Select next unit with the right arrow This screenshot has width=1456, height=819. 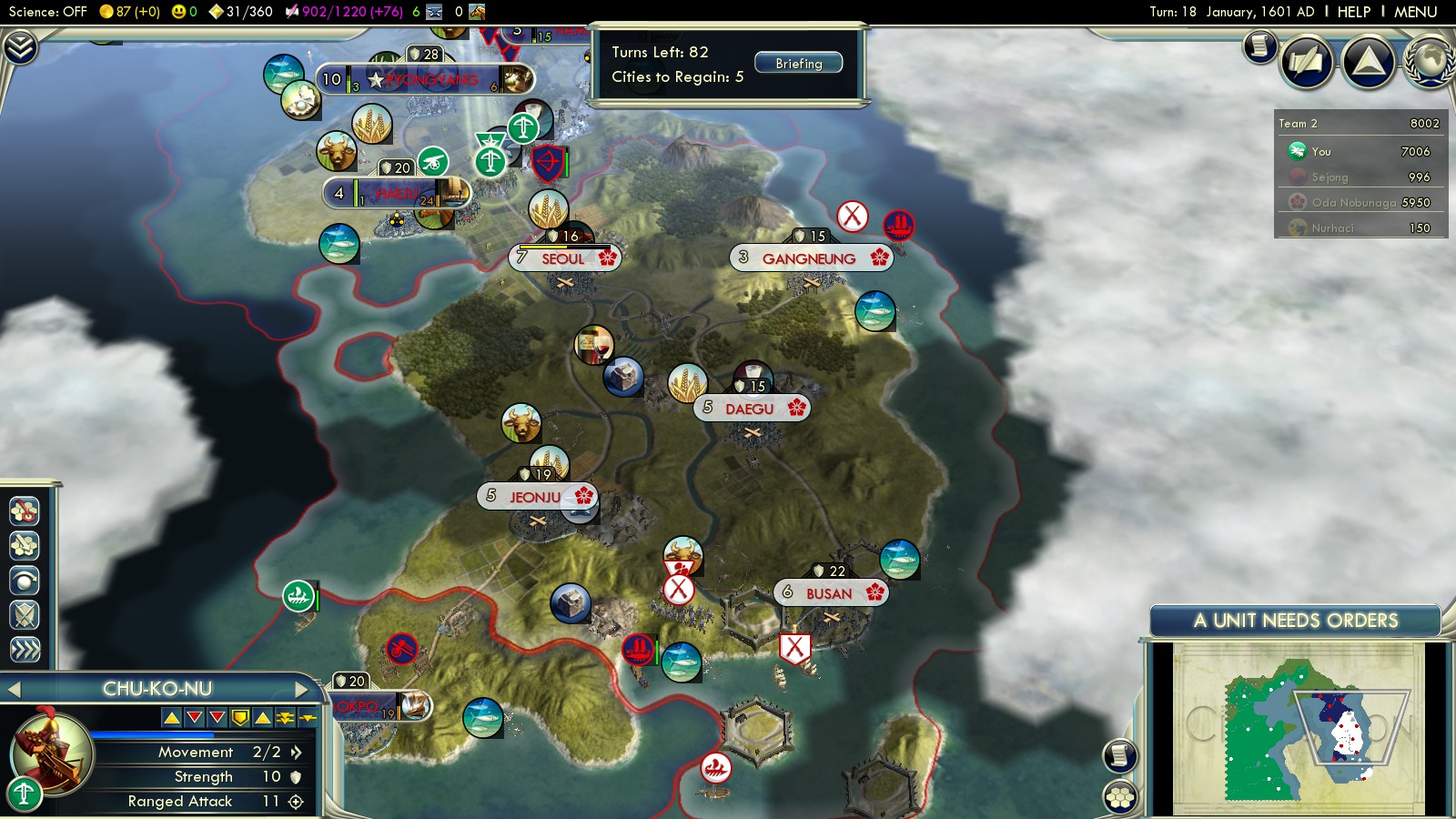pyautogui.click(x=301, y=690)
